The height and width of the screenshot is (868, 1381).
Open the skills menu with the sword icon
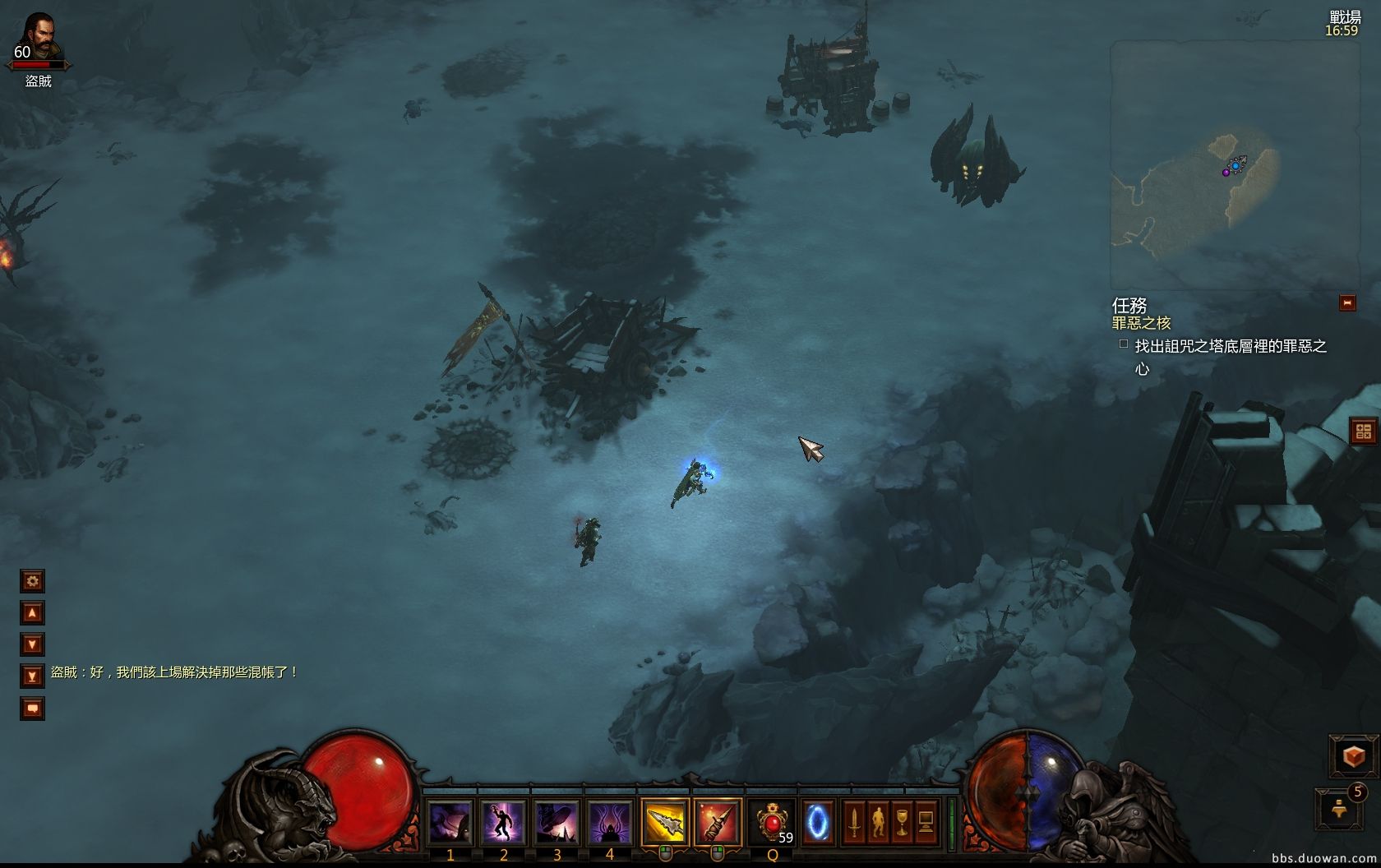(854, 822)
